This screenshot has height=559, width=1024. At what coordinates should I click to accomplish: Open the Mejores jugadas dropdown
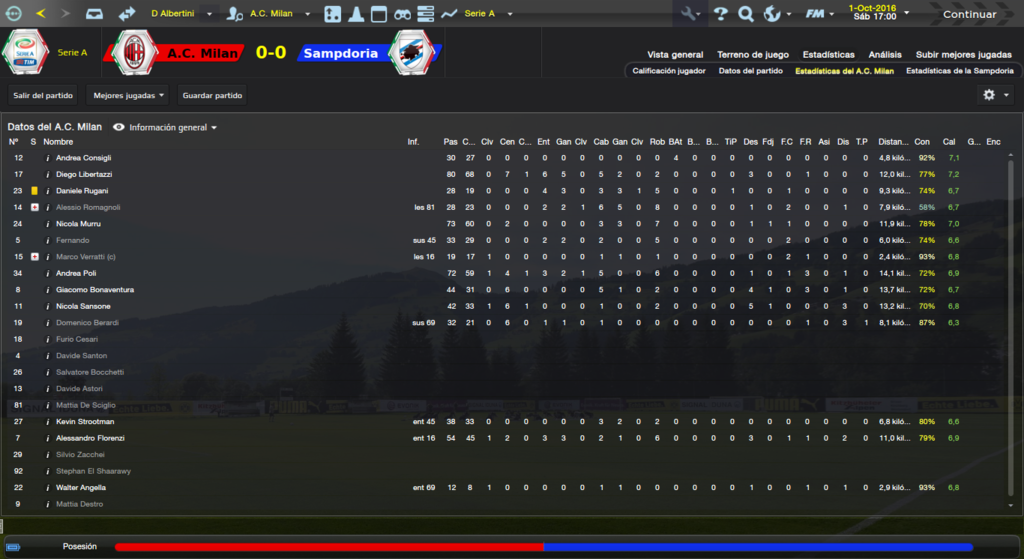(128, 96)
